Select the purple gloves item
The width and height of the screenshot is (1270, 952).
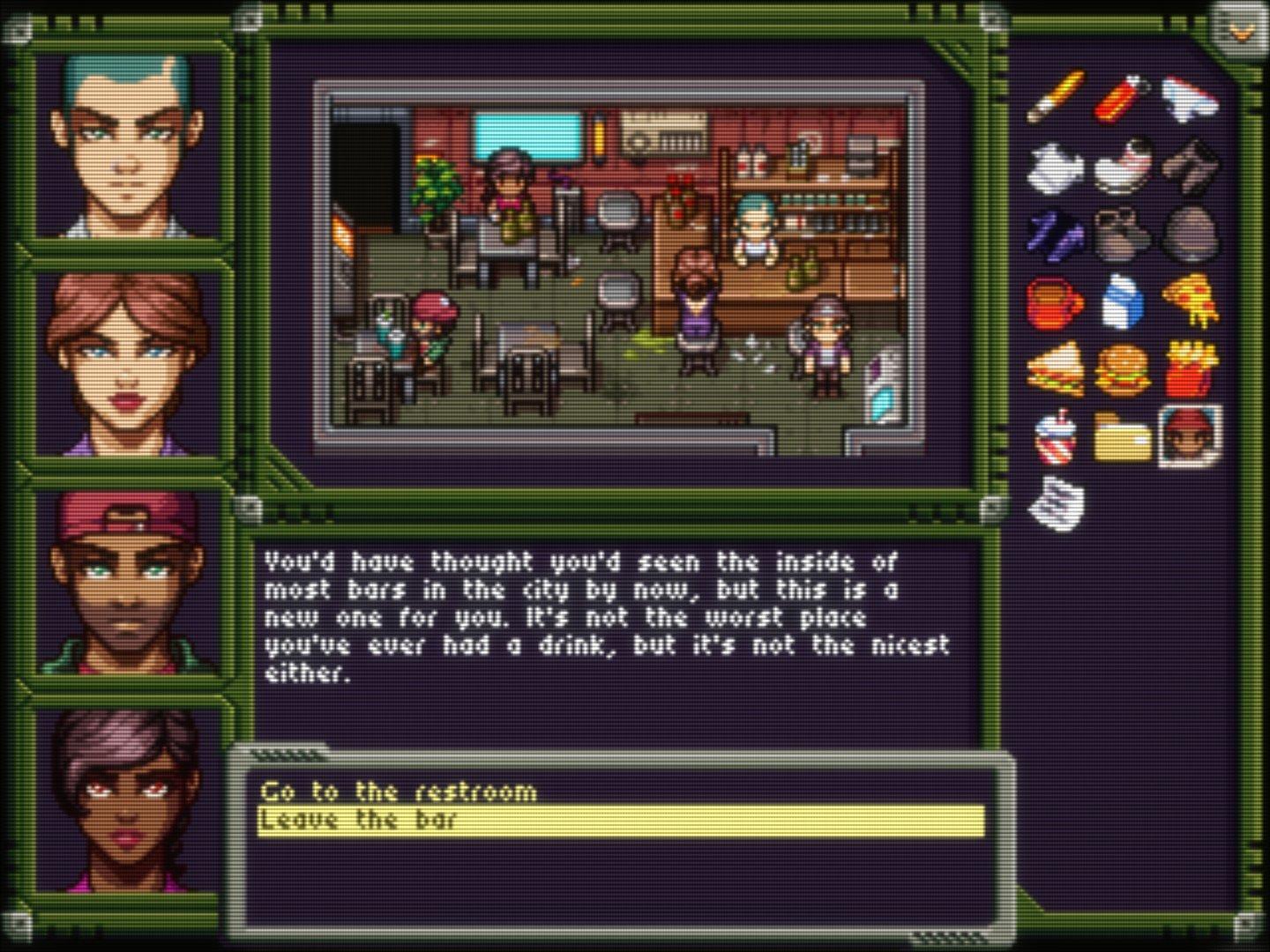tap(1056, 234)
